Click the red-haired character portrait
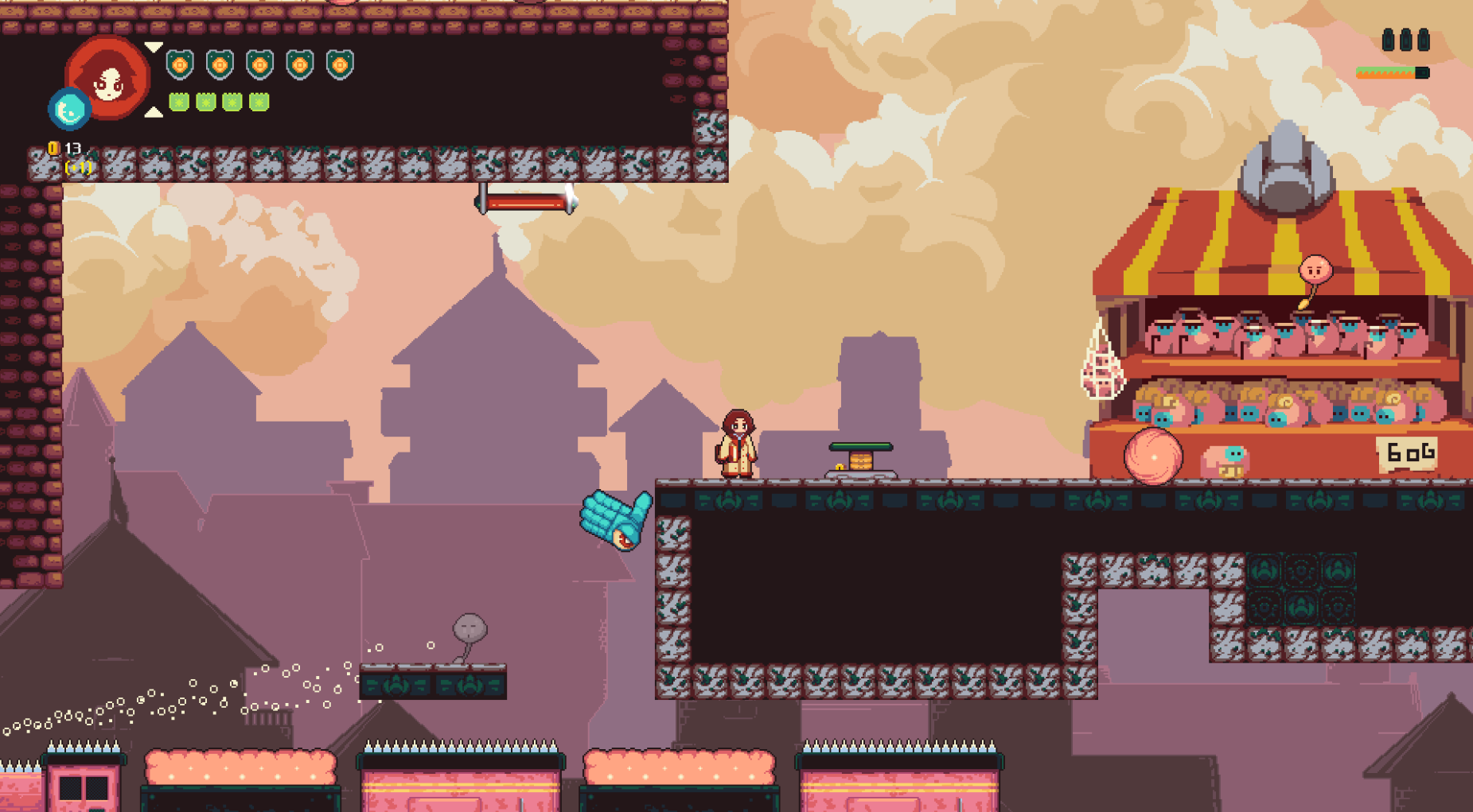1473x812 pixels. pos(109,77)
